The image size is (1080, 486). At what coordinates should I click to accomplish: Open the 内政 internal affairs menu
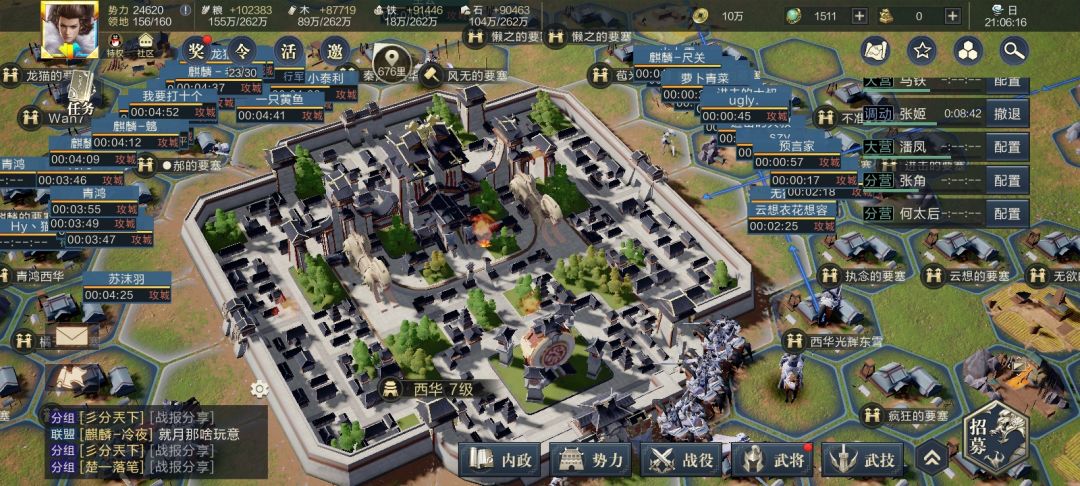click(502, 460)
